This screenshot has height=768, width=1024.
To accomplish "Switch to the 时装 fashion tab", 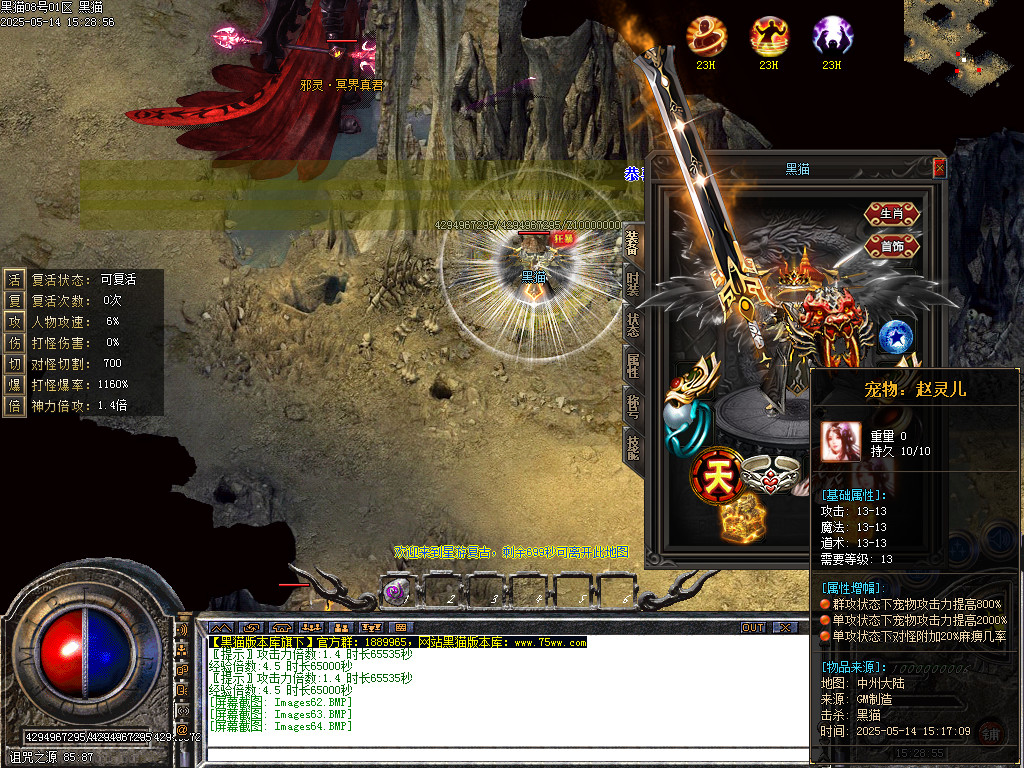I will [x=633, y=282].
